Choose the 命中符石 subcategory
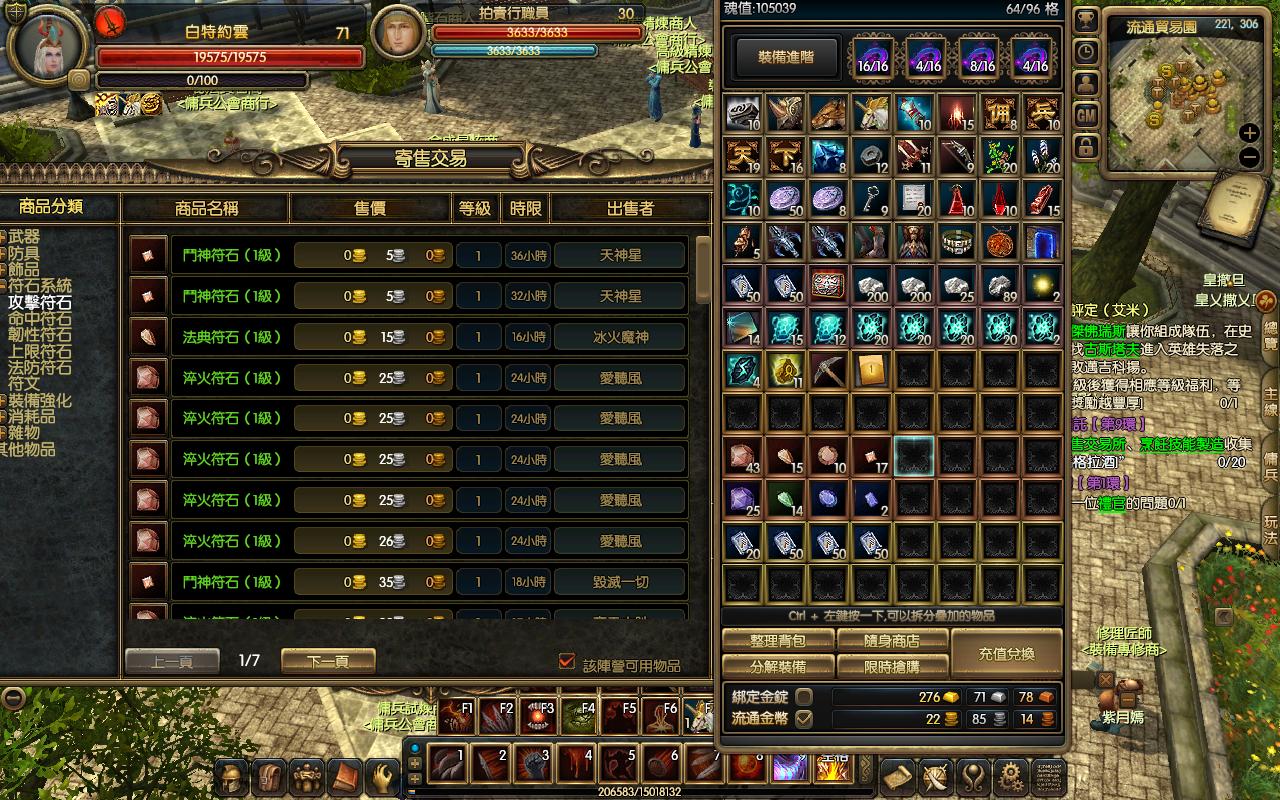The image size is (1280, 800). [x=40, y=319]
